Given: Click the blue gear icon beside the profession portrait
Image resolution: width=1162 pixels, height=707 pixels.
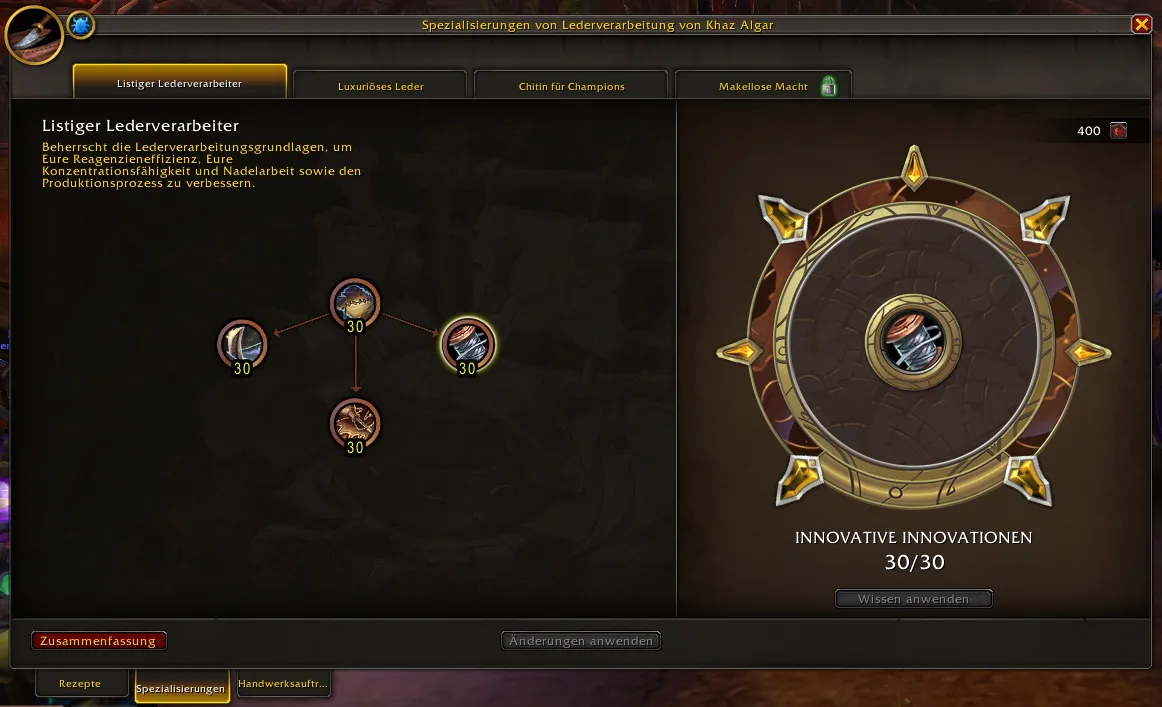Looking at the screenshot, I should [x=81, y=25].
